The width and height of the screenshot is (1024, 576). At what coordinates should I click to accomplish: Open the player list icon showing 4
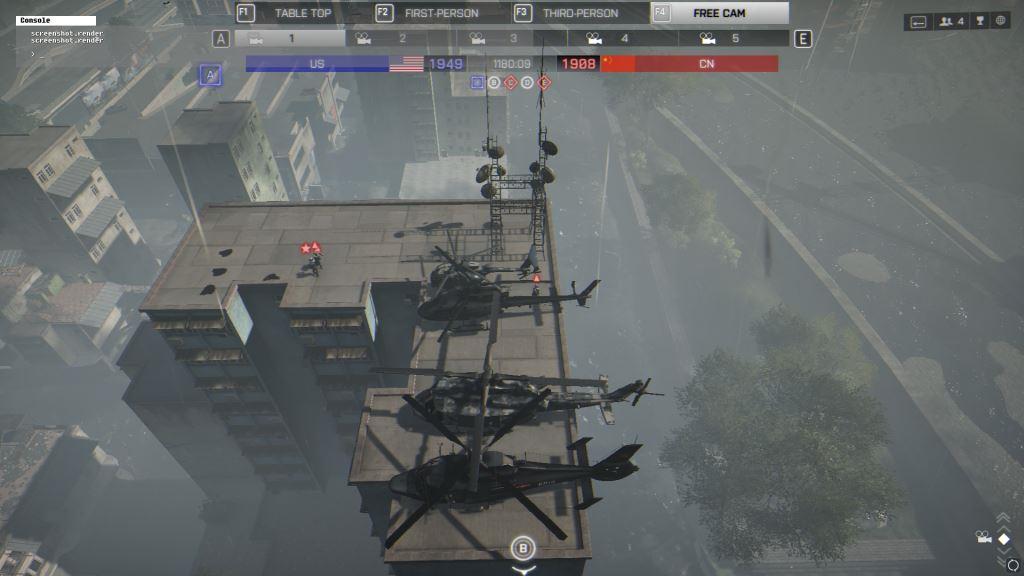[951, 21]
